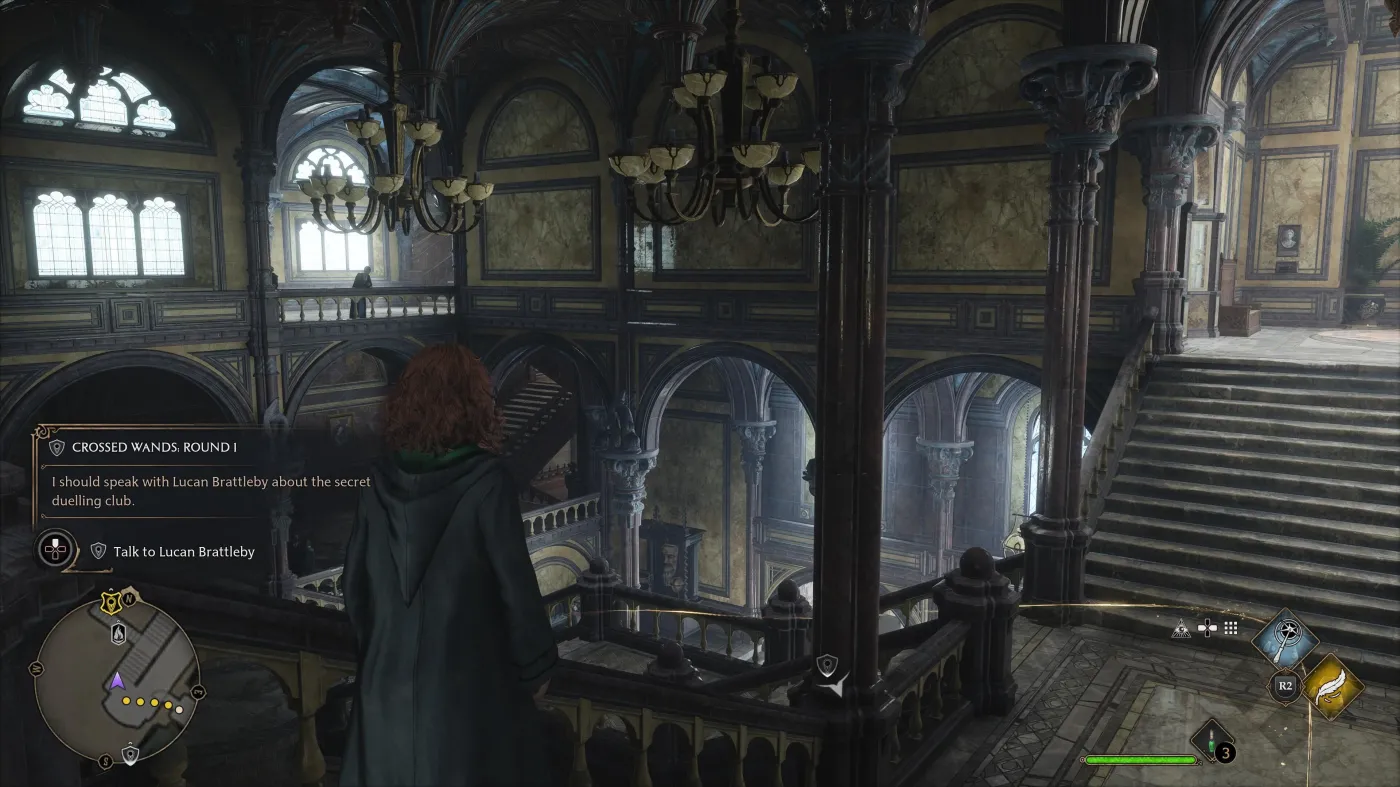
Task: Click the Wiggenweld potion icon showing 3
Action: point(1210,742)
